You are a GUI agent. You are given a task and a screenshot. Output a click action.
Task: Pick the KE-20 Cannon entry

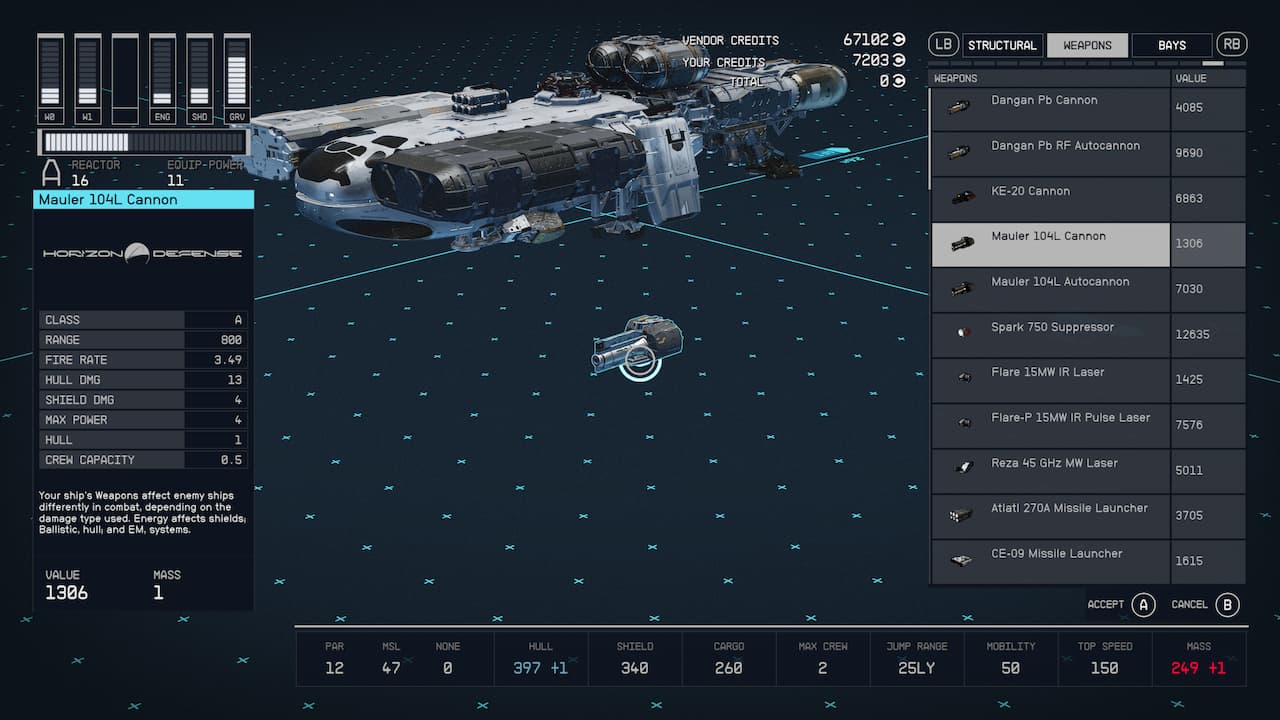[x=1050, y=198]
